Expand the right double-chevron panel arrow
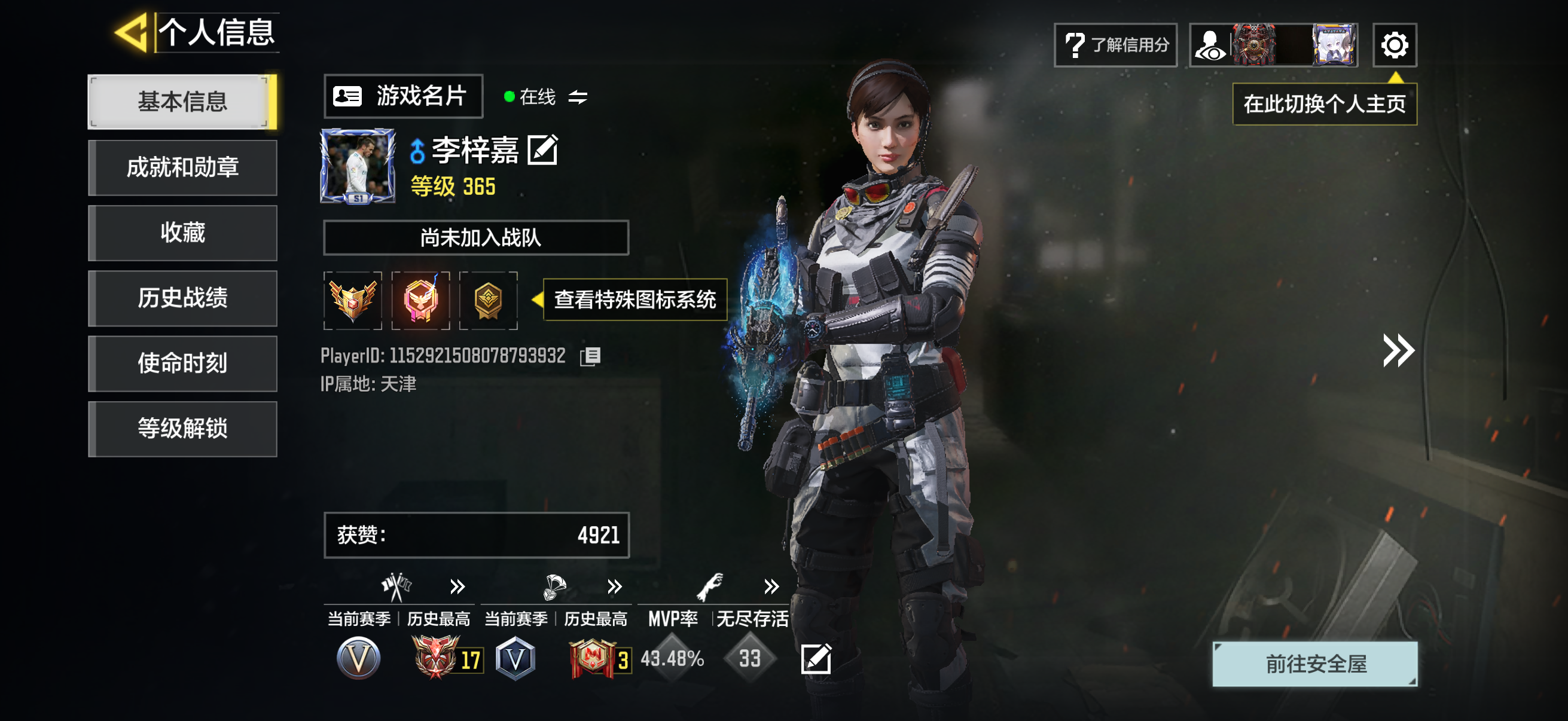1568x721 pixels. (1397, 350)
